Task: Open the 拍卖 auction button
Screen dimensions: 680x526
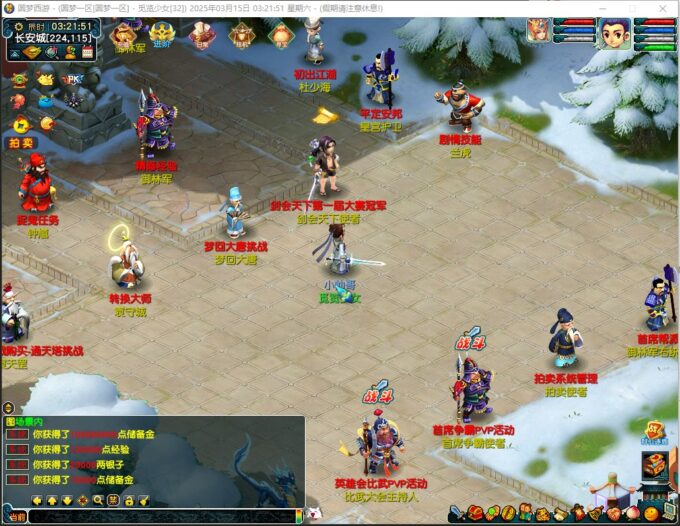Action: (x=21, y=143)
